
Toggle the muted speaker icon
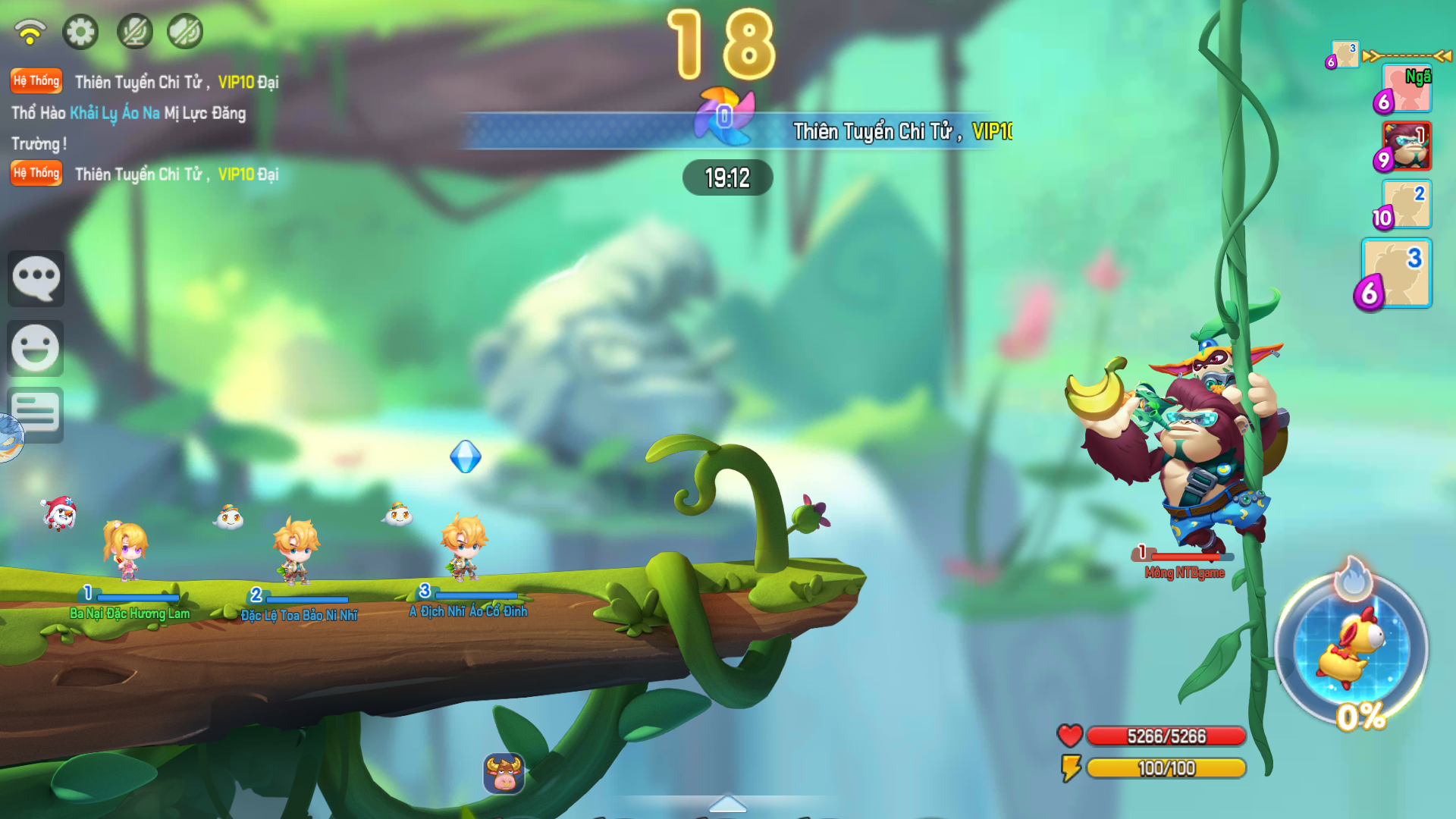point(185,32)
